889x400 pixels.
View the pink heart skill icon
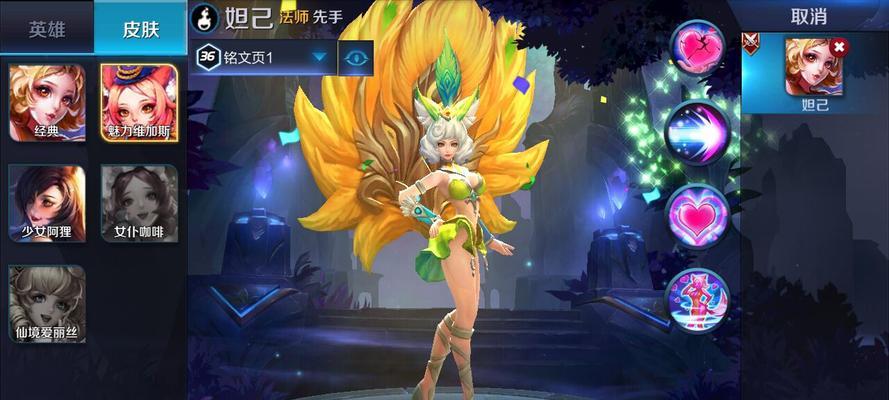pos(697,215)
